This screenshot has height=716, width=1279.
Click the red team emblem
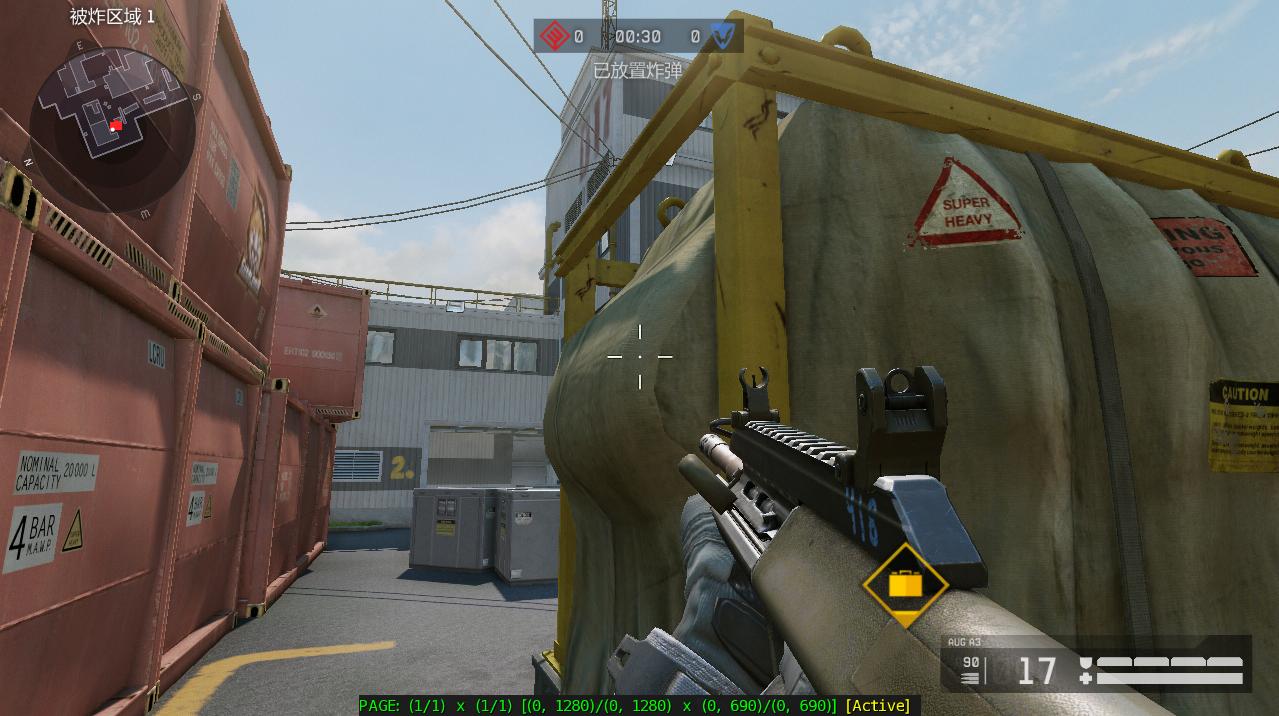point(554,37)
